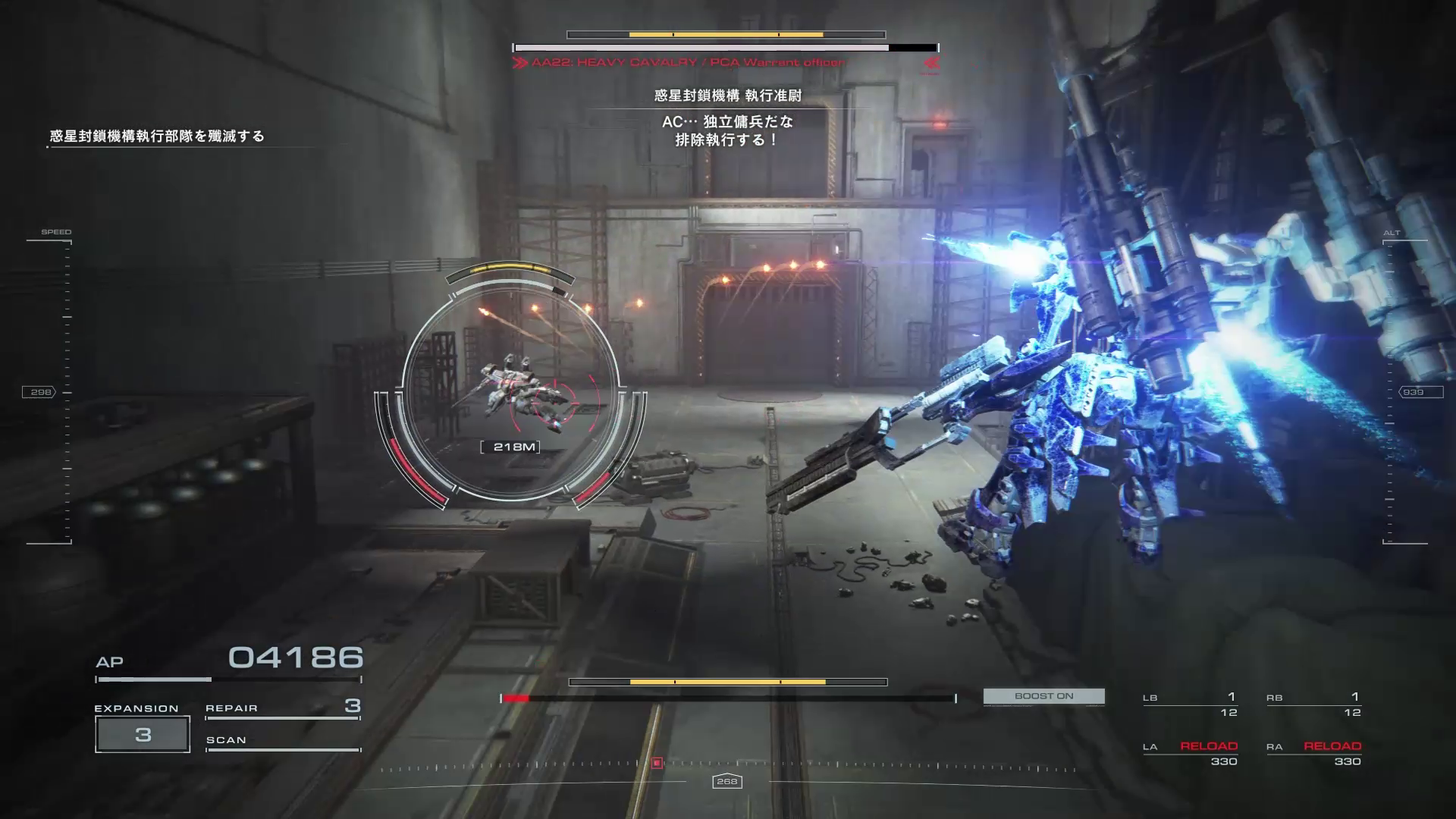
Task: Click the red compass target marker
Action: [657, 763]
